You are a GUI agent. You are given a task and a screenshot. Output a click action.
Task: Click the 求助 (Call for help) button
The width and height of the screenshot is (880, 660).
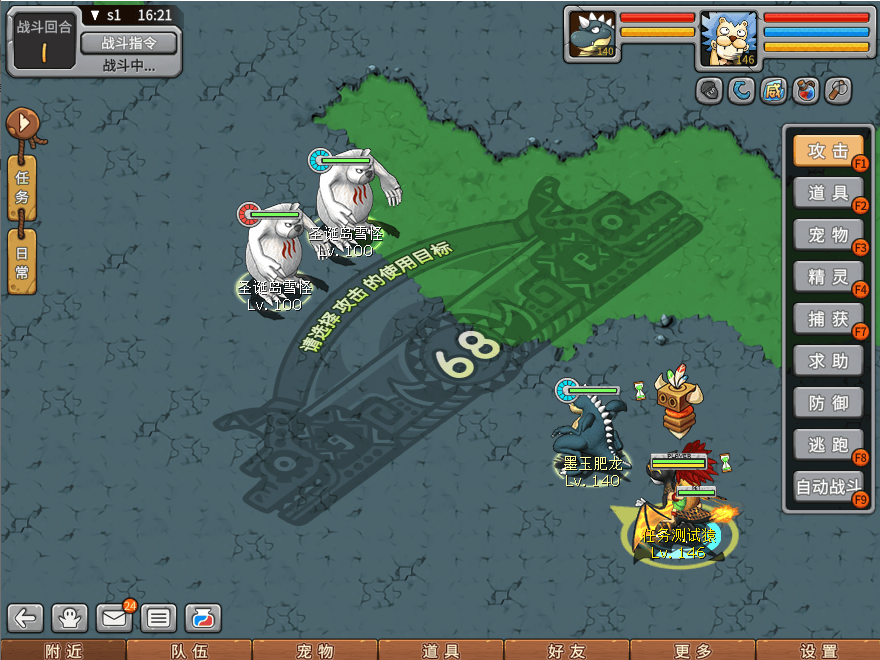(x=828, y=361)
